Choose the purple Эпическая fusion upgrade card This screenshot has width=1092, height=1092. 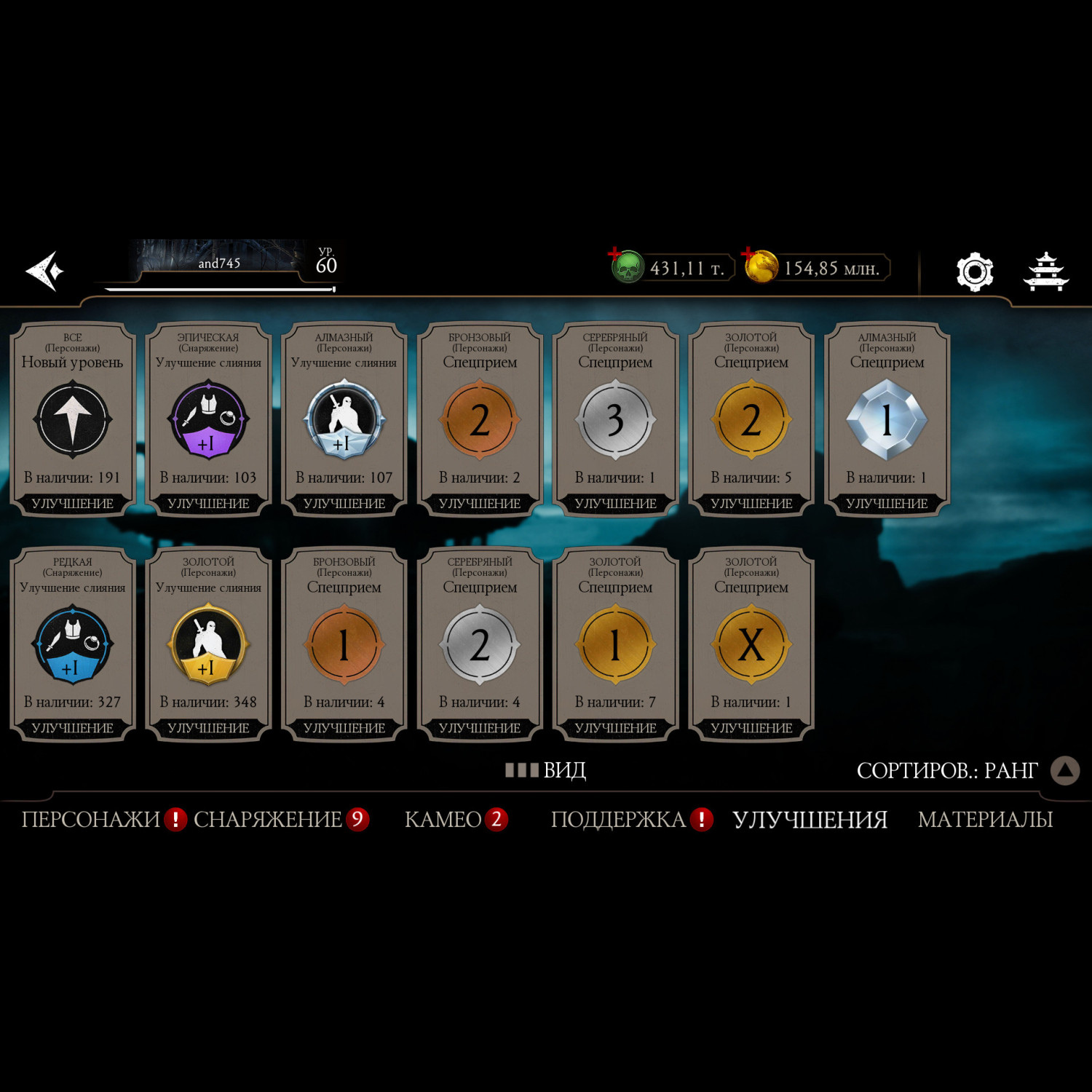tap(208, 420)
